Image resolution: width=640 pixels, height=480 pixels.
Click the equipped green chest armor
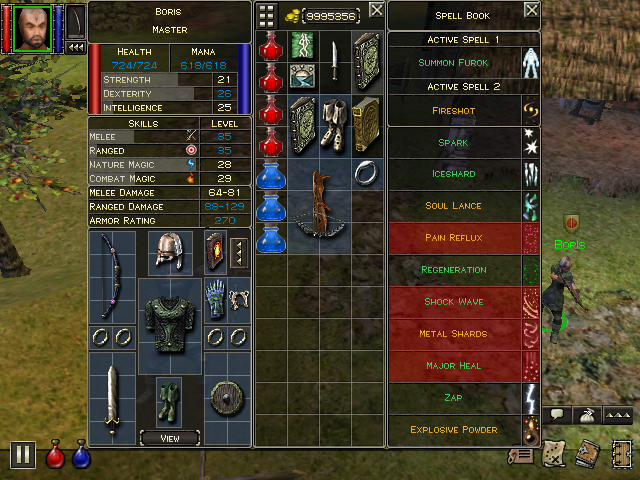click(169, 318)
